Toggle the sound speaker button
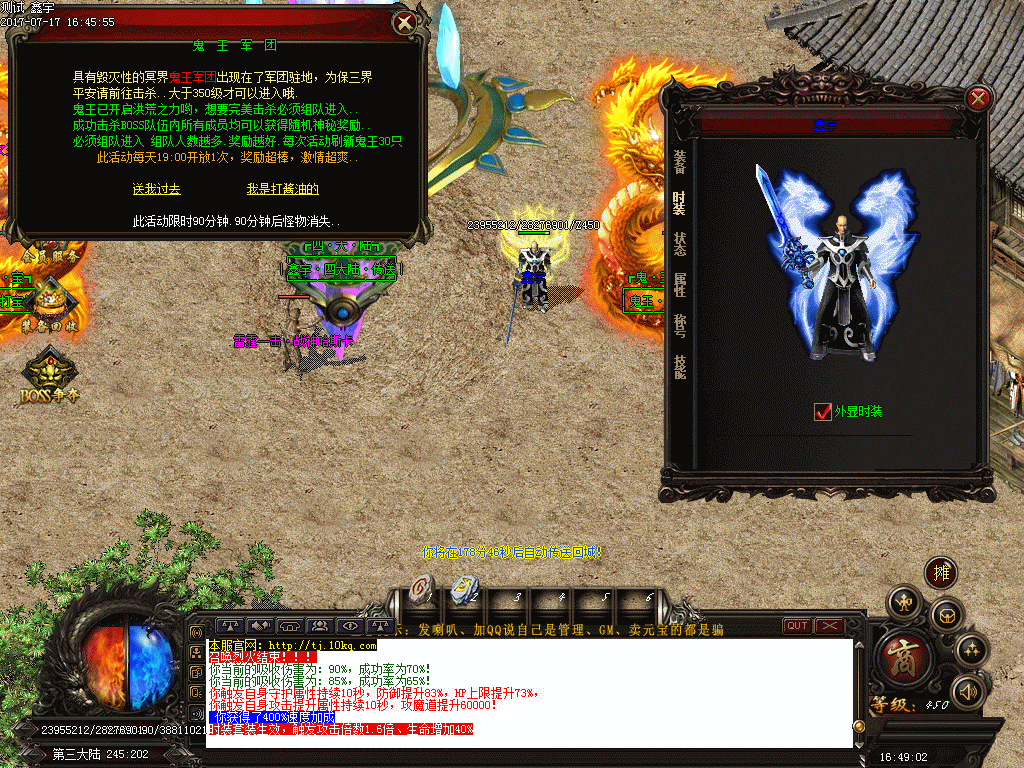Image resolution: width=1024 pixels, height=768 pixels. click(967, 690)
